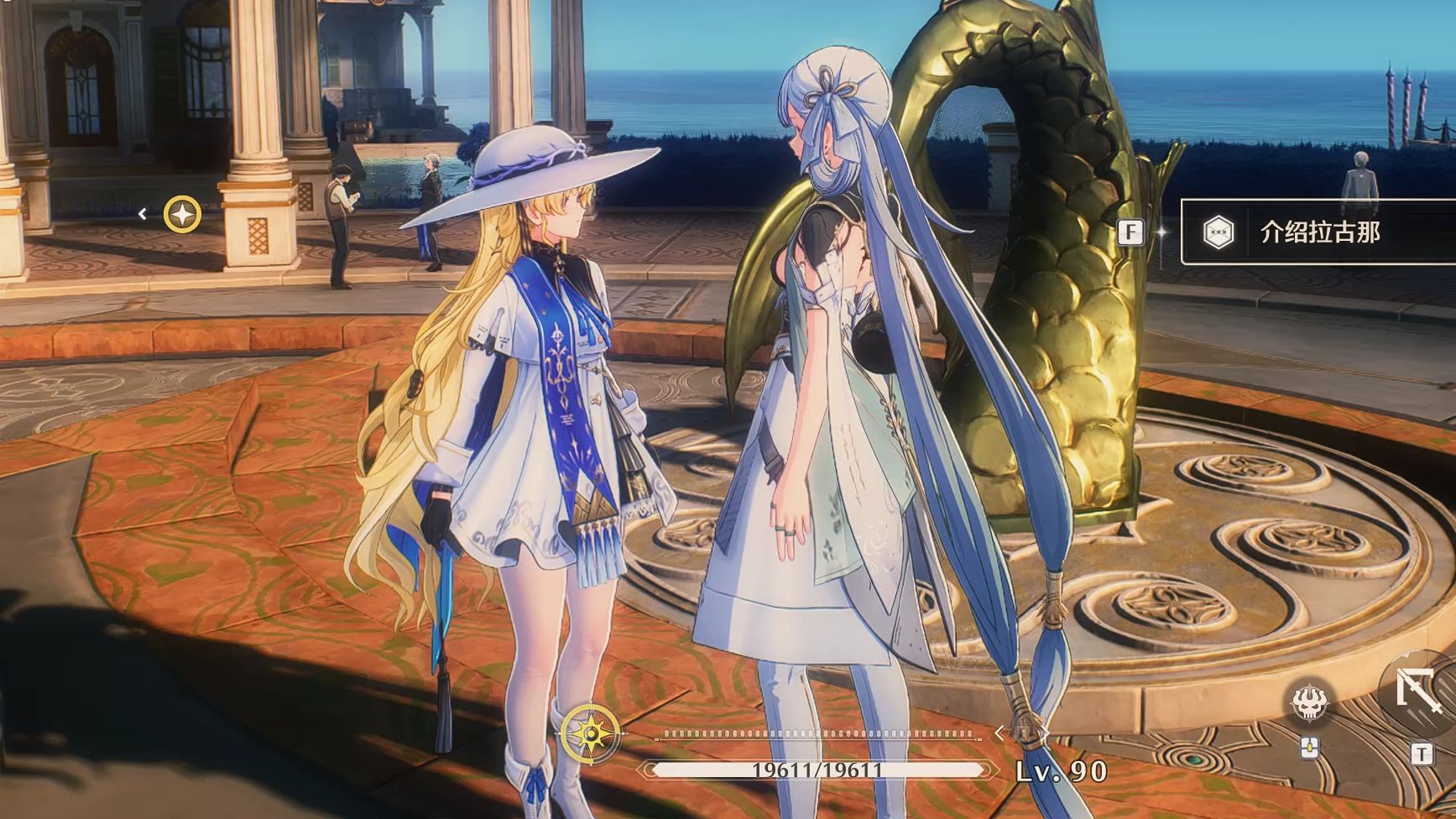Image resolution: width=1456 pixels, height=819 pixels.
Task: Click the gold four-point star quest marker
Action: click(182, 215)
